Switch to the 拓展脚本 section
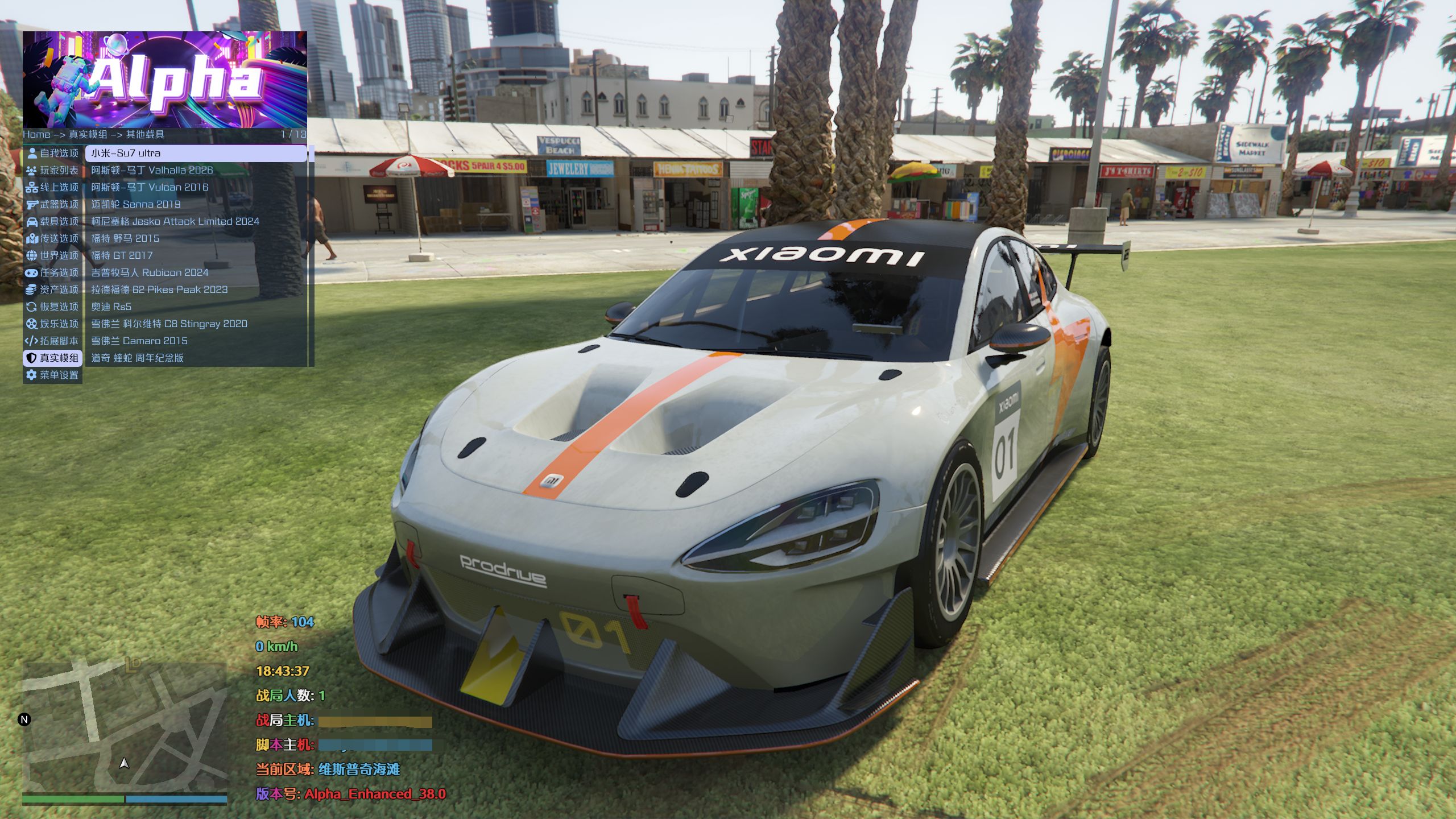The width and height of the screenshot is (1456, 819). [53, 341]
